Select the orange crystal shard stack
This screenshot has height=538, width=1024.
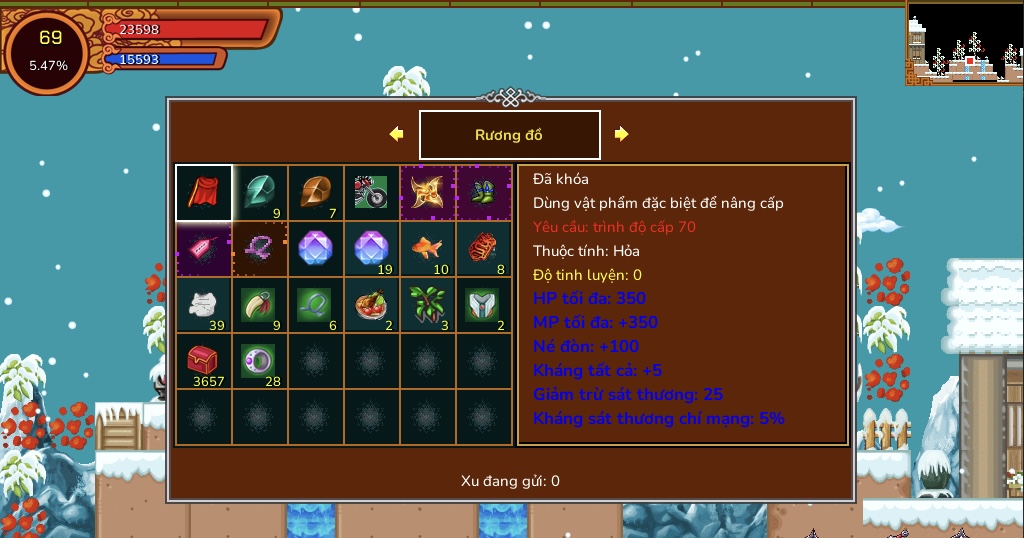(x=316, y=192)
